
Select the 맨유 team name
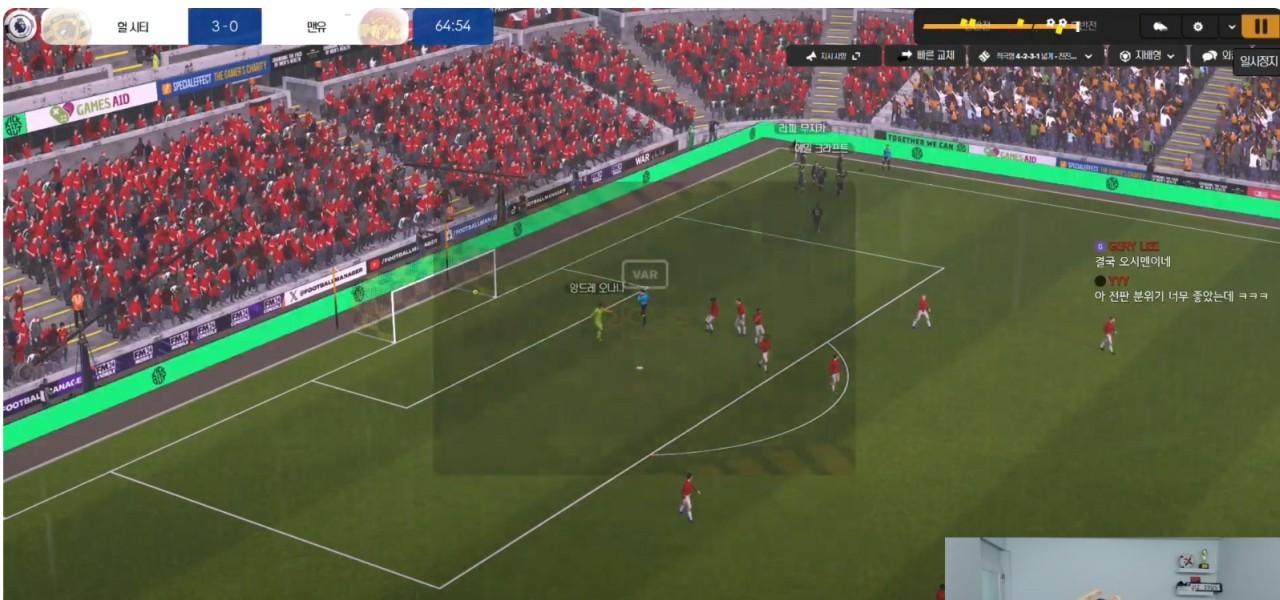316,26
